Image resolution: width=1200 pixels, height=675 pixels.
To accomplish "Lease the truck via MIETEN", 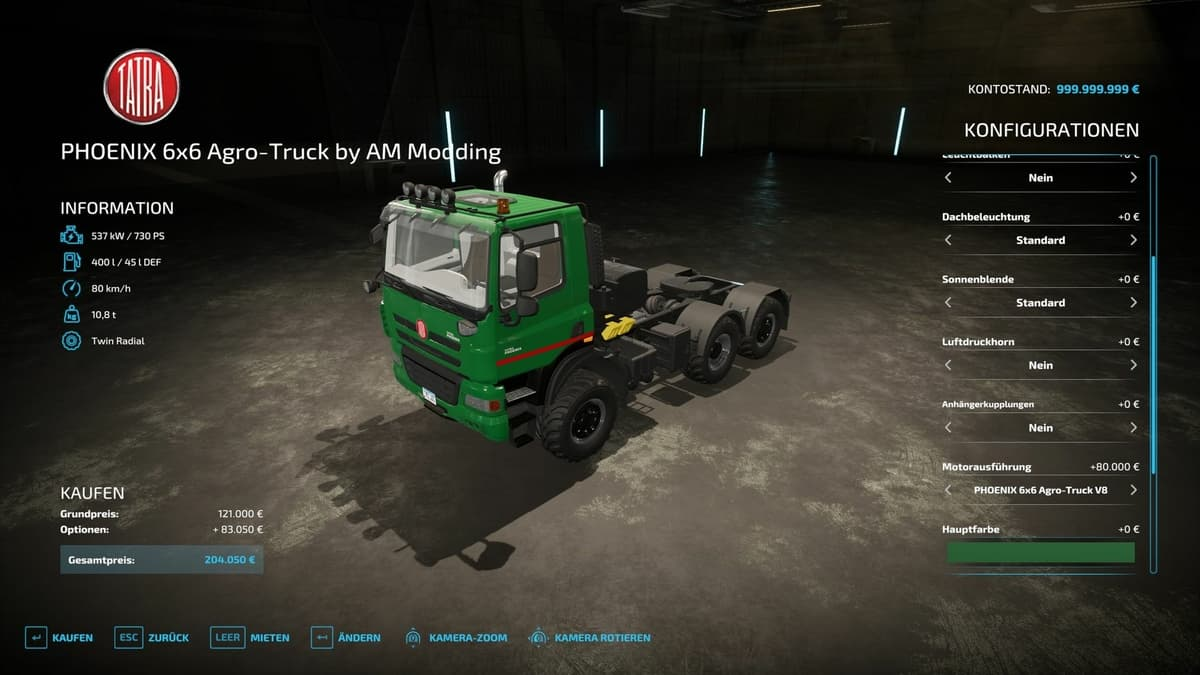I will [x=250, y=637].
